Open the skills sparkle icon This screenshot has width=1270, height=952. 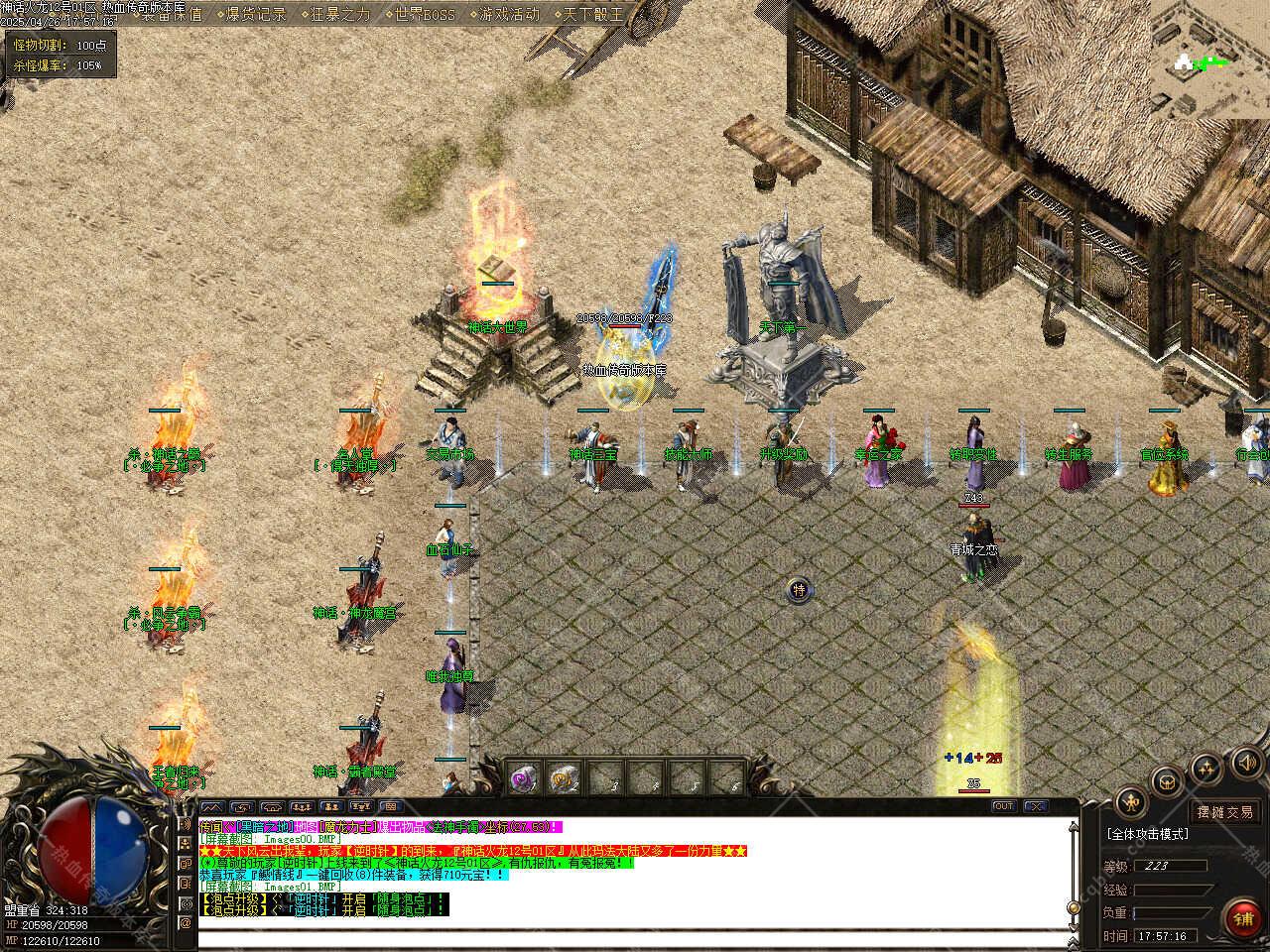pos(1207,767)
